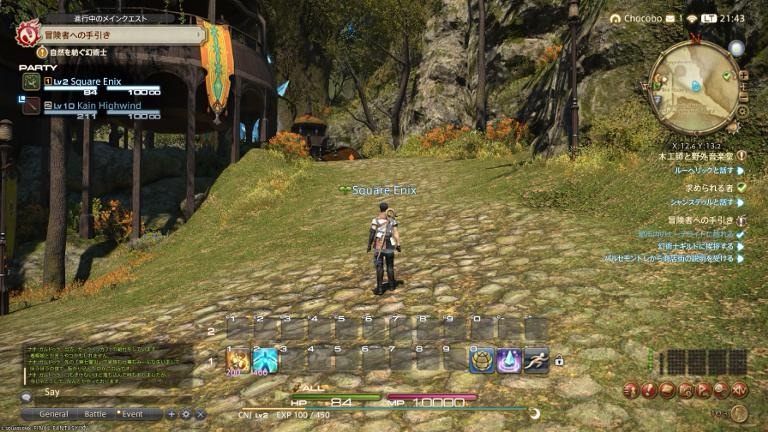Add a new chat tab with the plus button
This screenshot has width=768, height=432.
click(x=171, y=413)
